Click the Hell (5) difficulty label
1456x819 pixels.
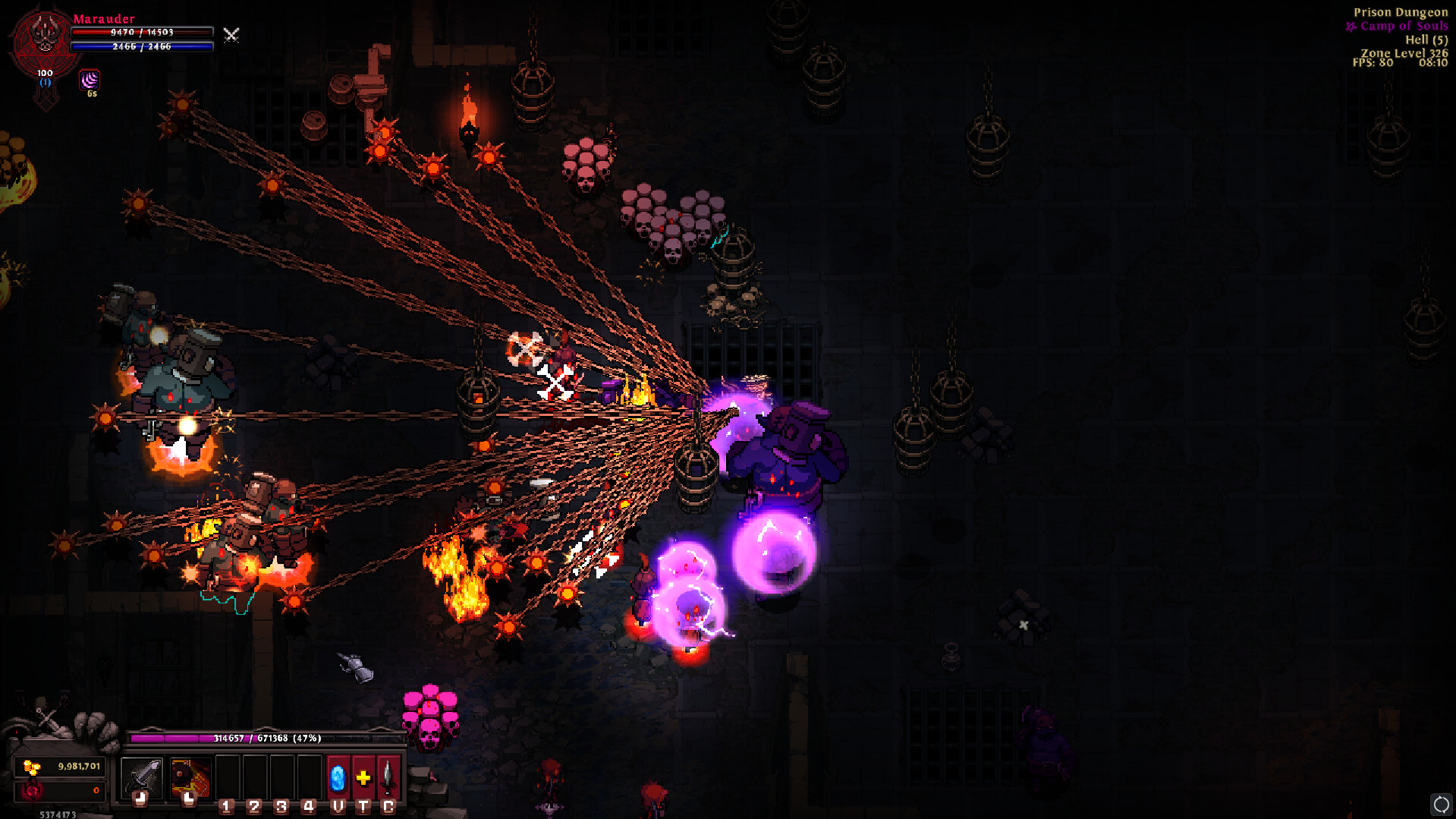[1426, 39]
